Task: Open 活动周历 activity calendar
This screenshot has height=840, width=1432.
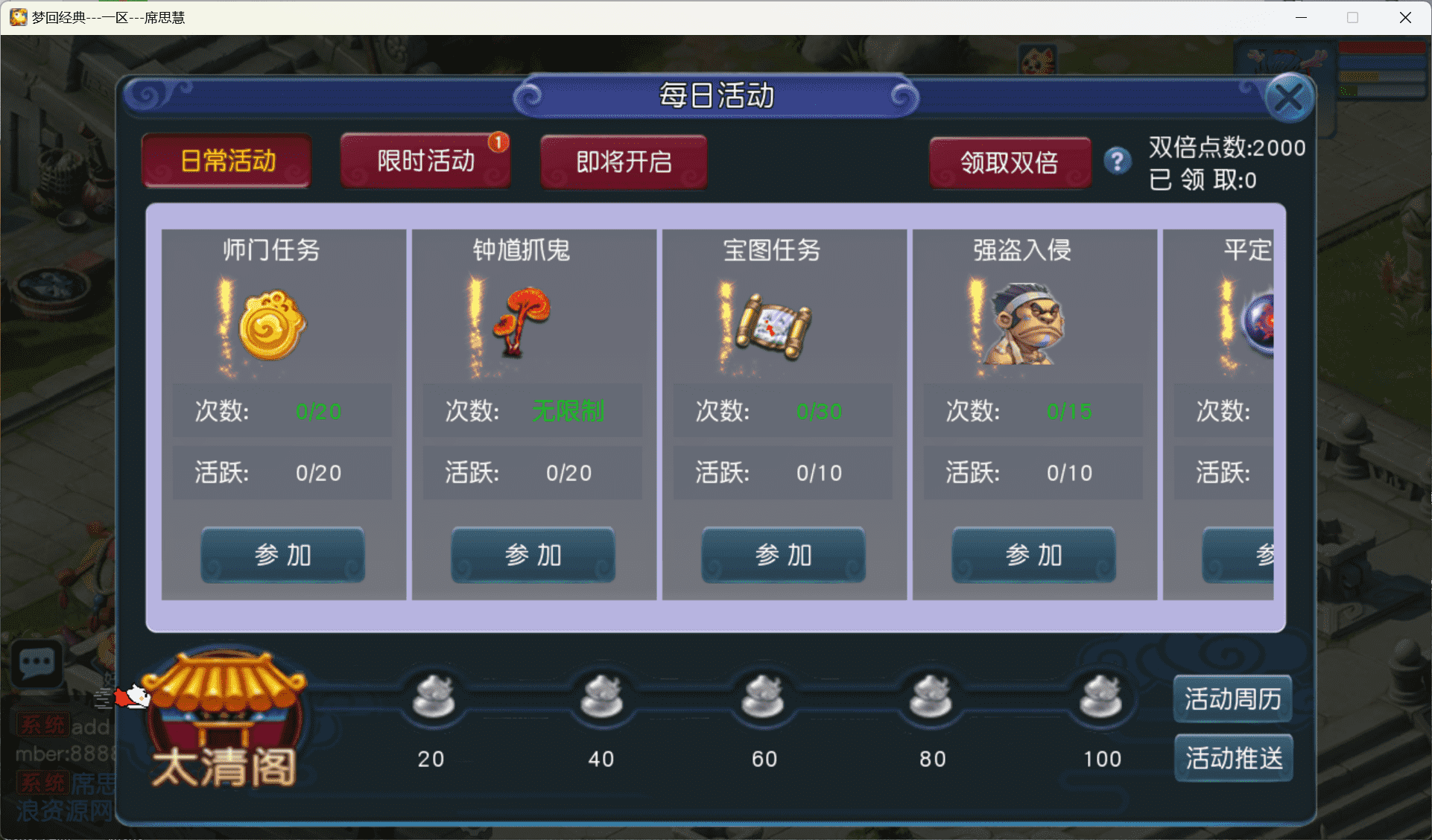Action: point(1232,699)
